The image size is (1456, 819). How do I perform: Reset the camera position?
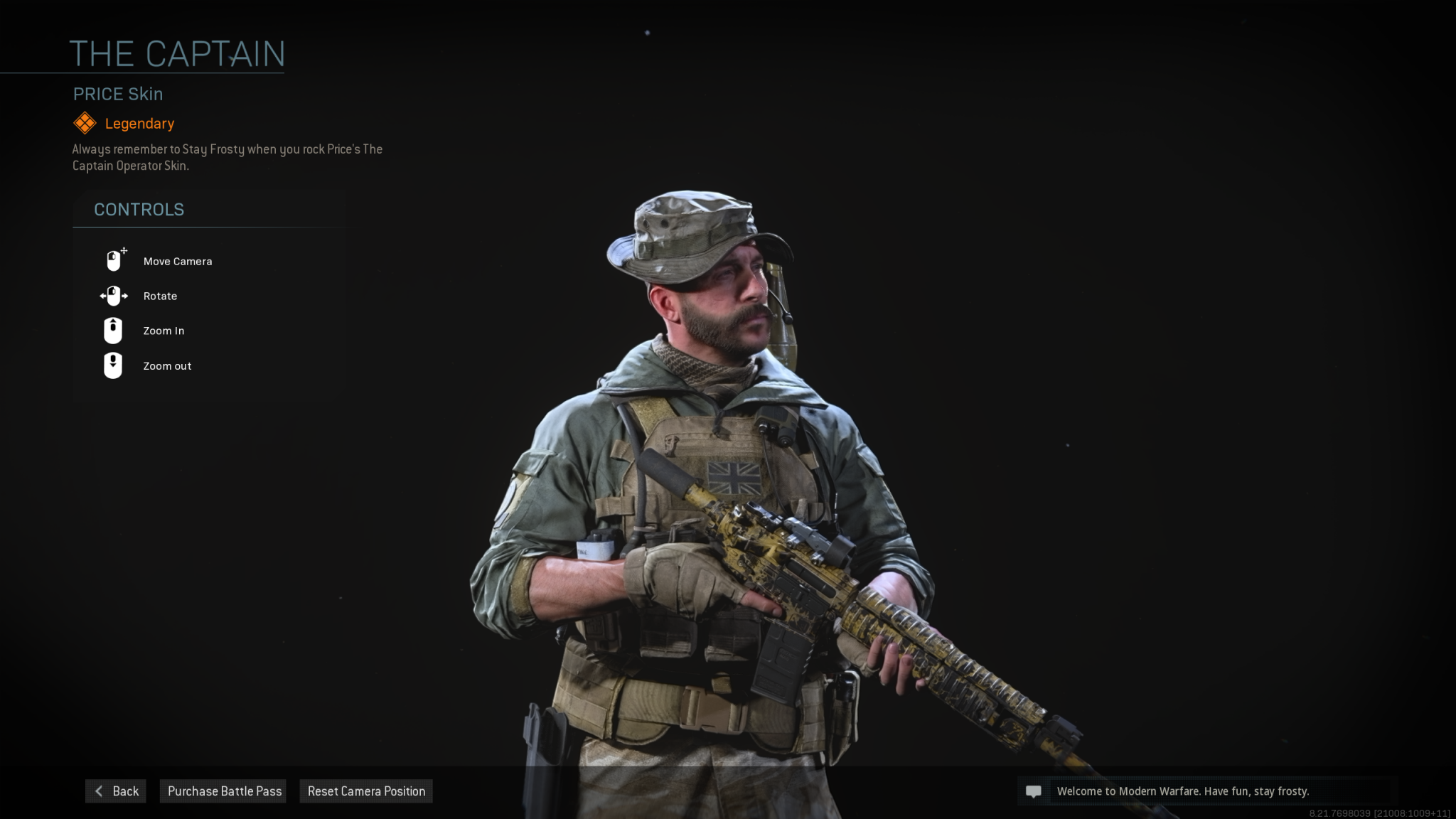coord(365,791)
